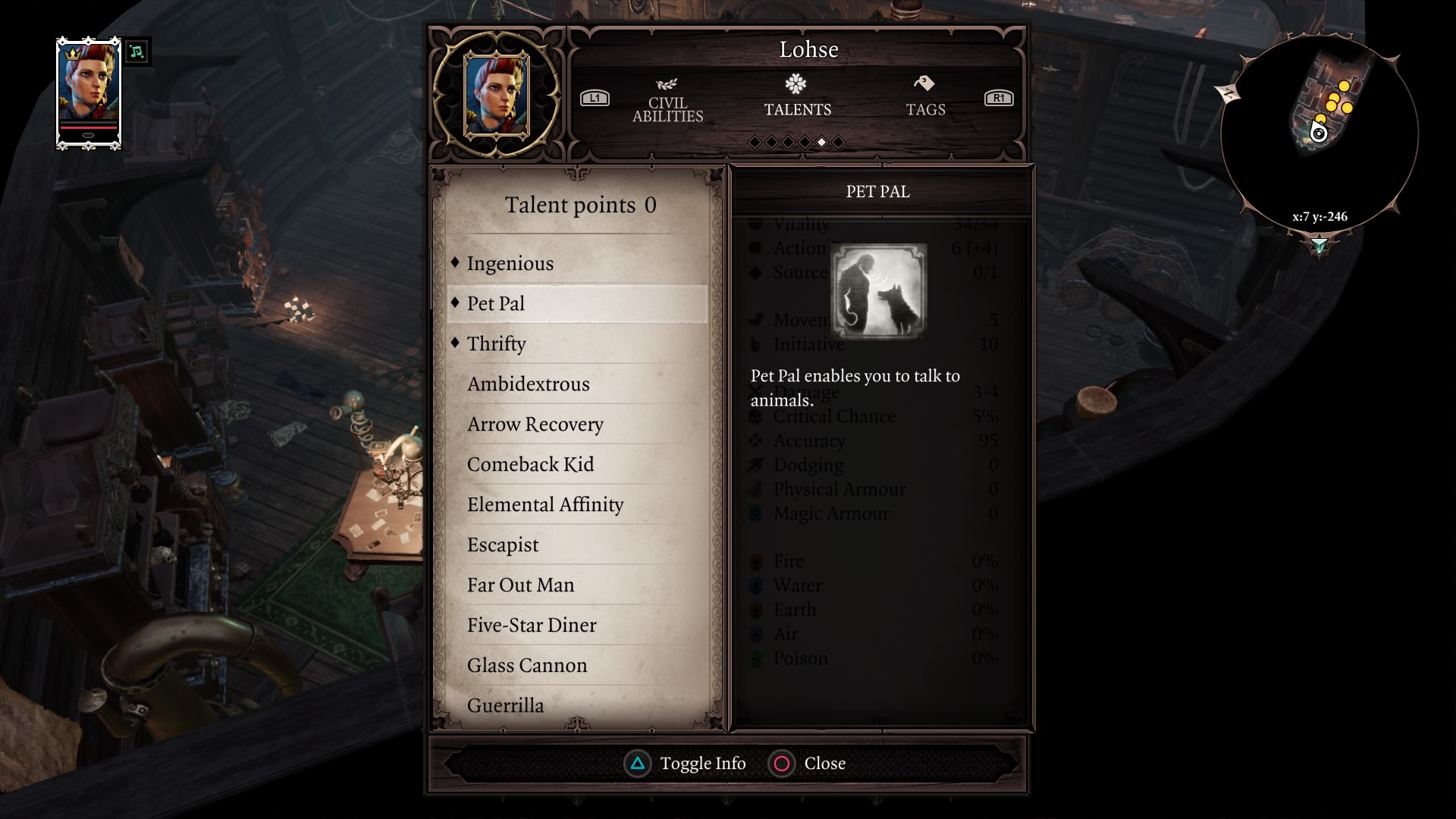Screen dimensions: 1456x819
Task: Select the Talents tab
Action: [797, 99]
